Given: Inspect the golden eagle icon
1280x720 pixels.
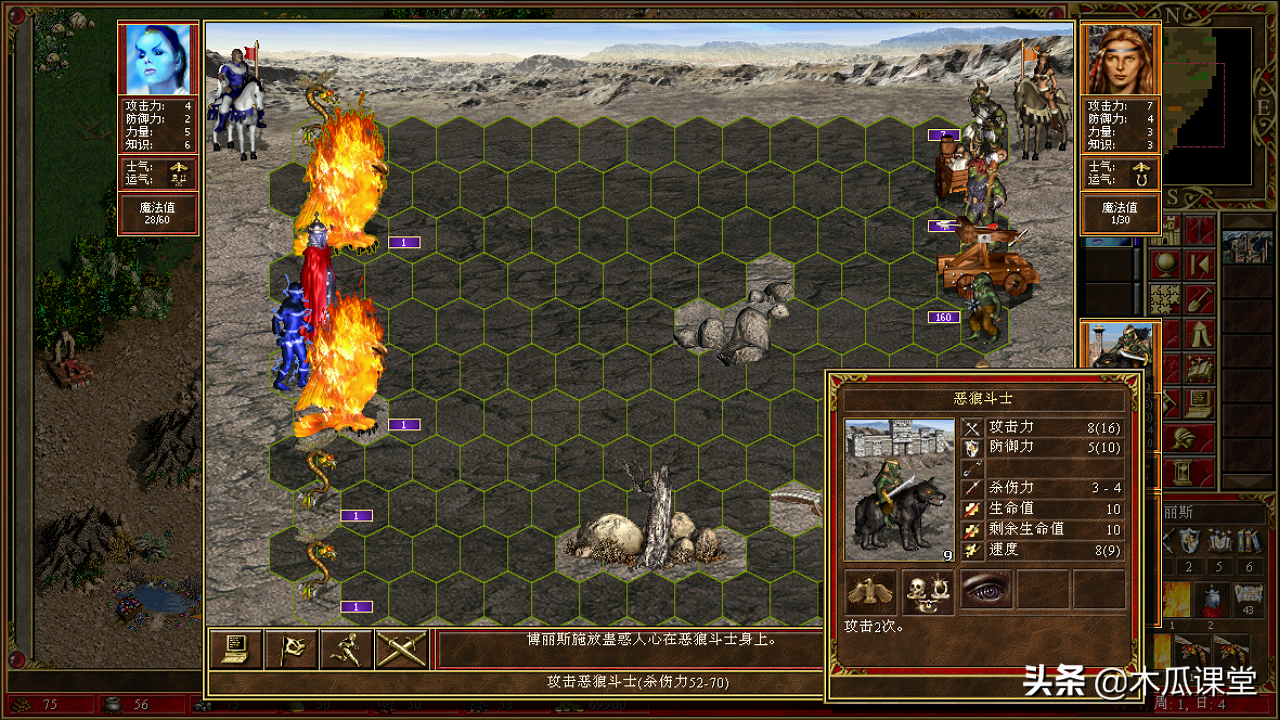Looking at the screenshot, I should pos(870,591).
